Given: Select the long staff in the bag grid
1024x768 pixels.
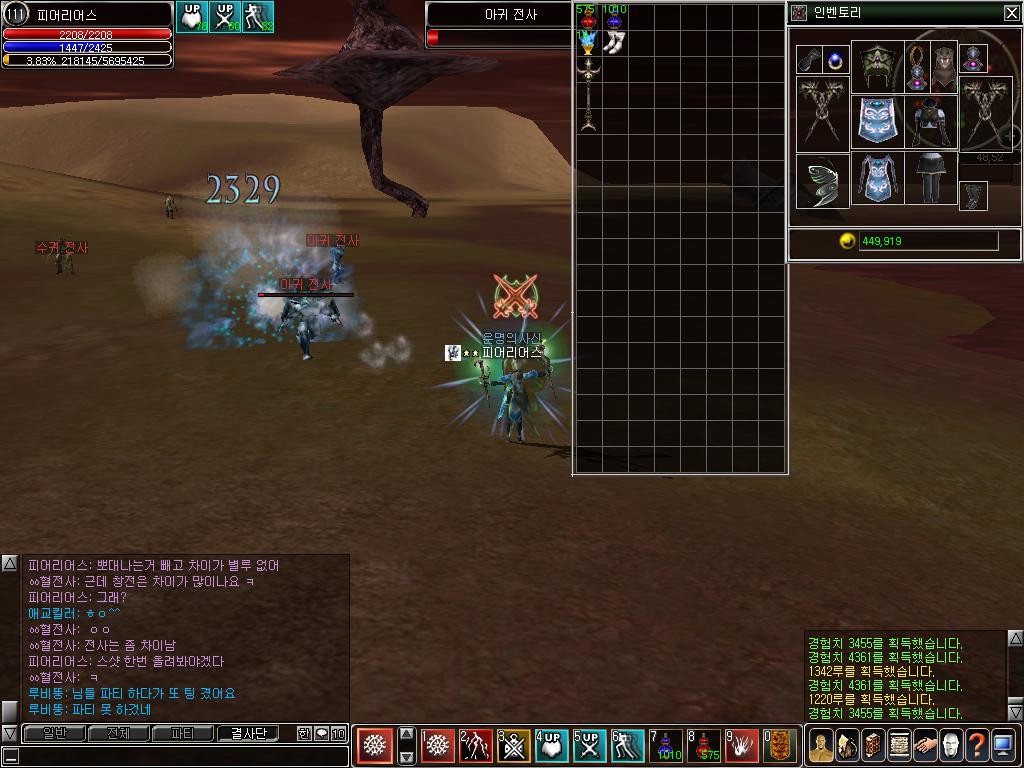Looking at the screenshot, I should click(588, 95).
